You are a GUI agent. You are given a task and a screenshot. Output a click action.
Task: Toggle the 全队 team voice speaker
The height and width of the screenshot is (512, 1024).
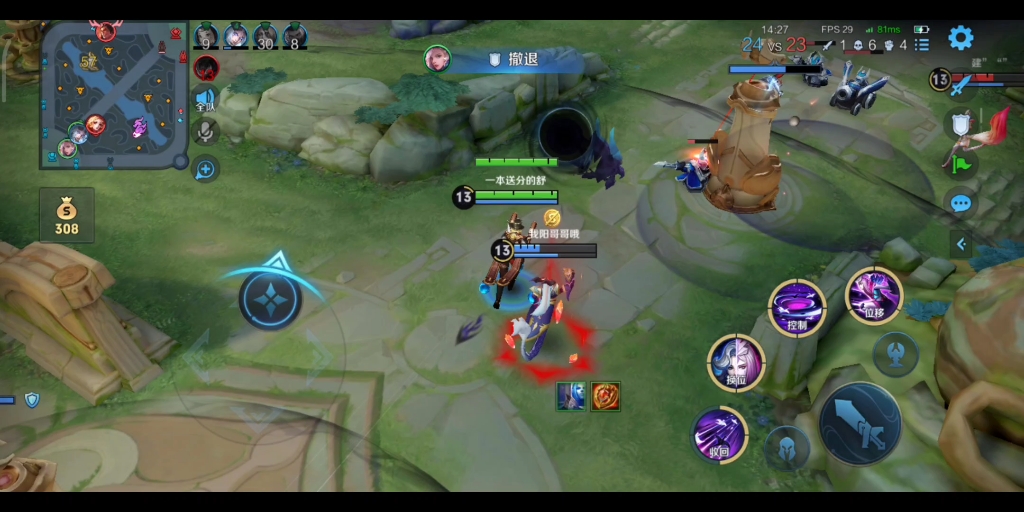point(206,99)
